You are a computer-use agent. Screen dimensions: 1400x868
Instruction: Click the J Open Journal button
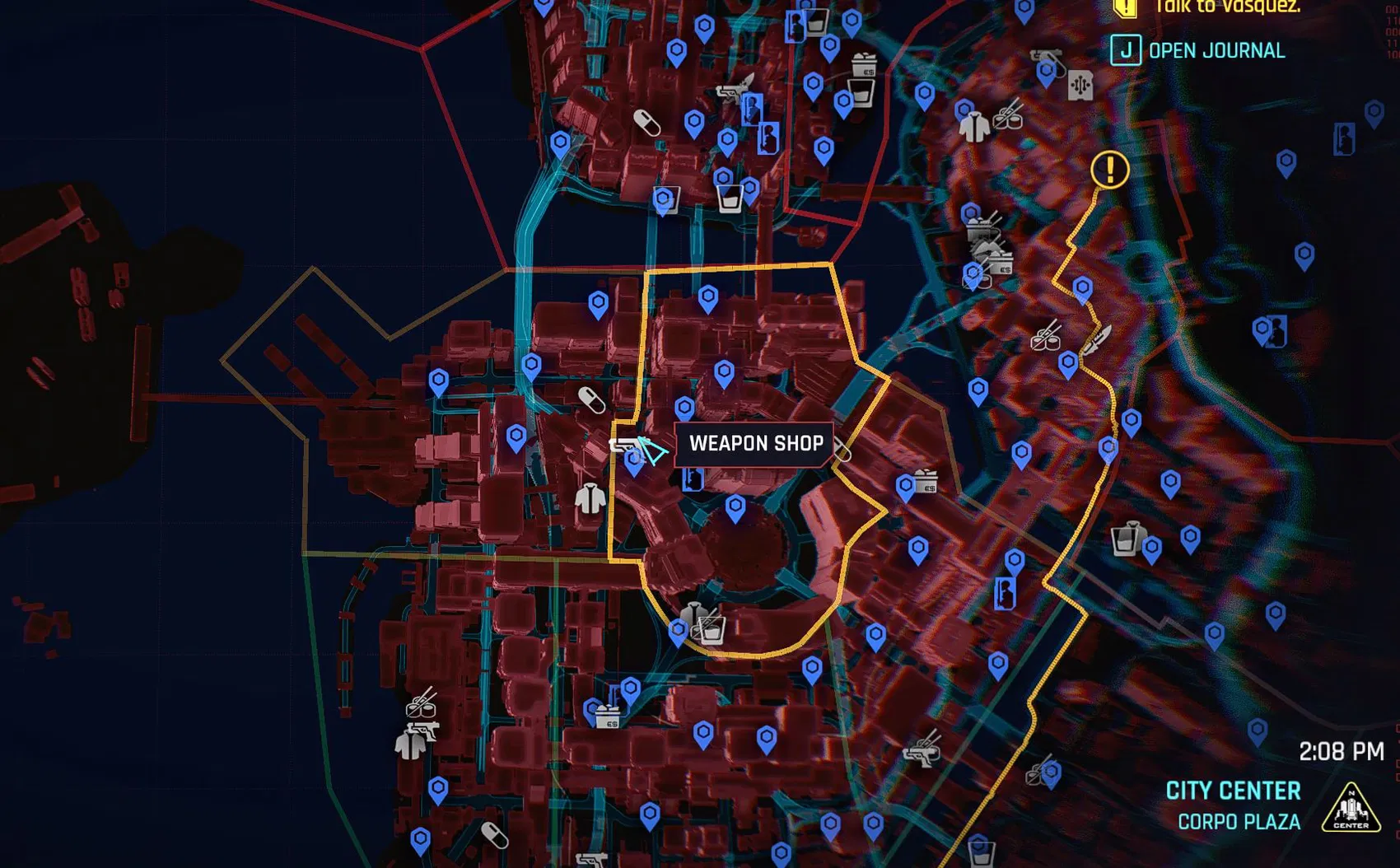pos(1127,51)
